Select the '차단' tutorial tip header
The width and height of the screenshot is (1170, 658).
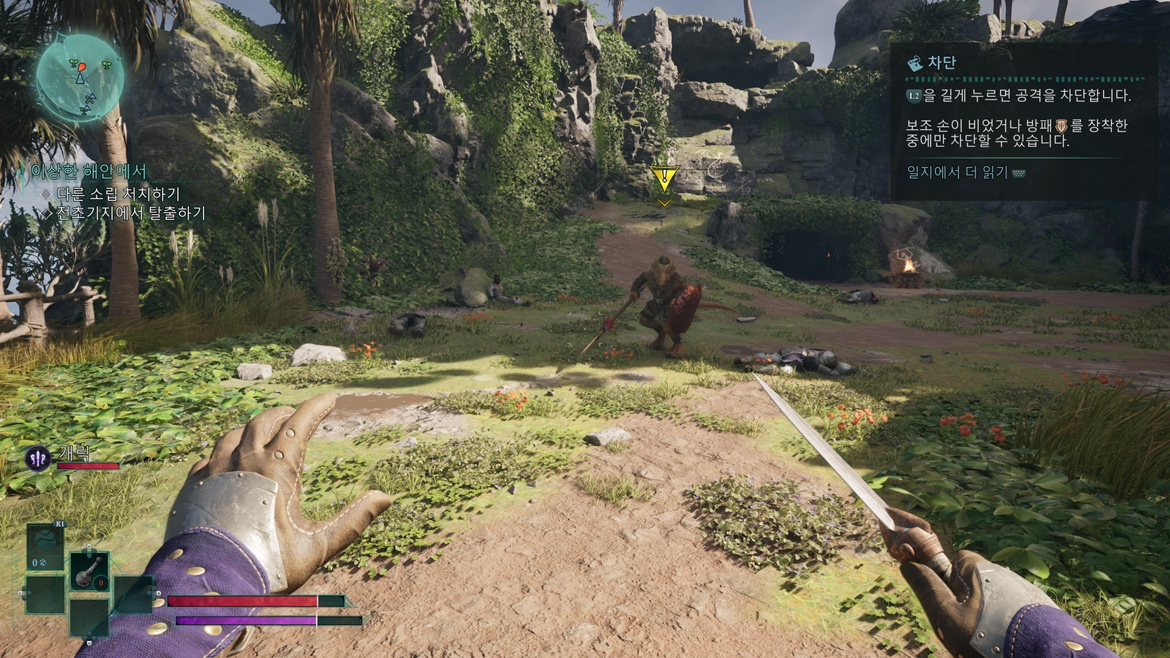point(941,63)
